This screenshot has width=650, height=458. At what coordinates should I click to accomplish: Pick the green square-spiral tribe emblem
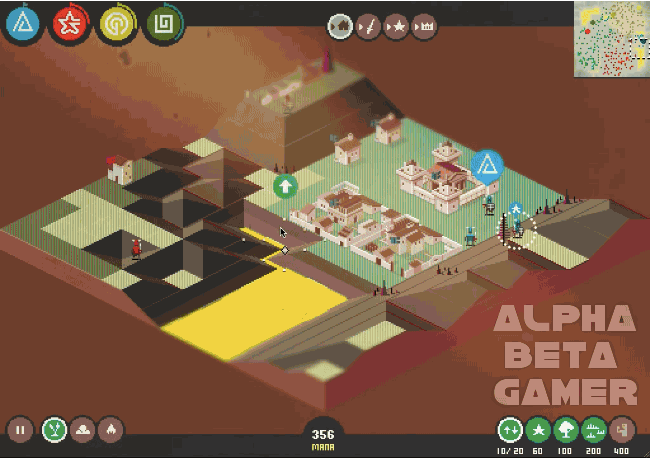tap(163, 23)
